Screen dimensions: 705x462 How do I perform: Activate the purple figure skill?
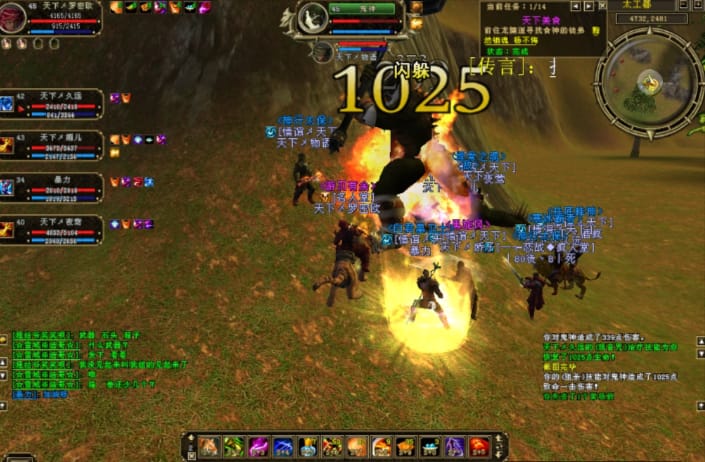point(455,446)
